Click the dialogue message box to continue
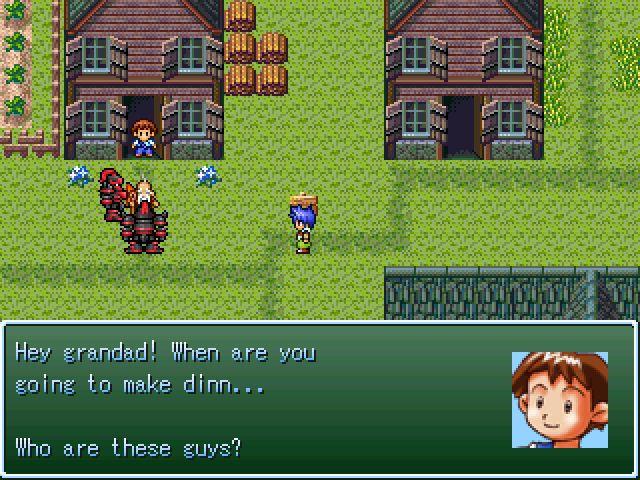 (x=319, y=400)
